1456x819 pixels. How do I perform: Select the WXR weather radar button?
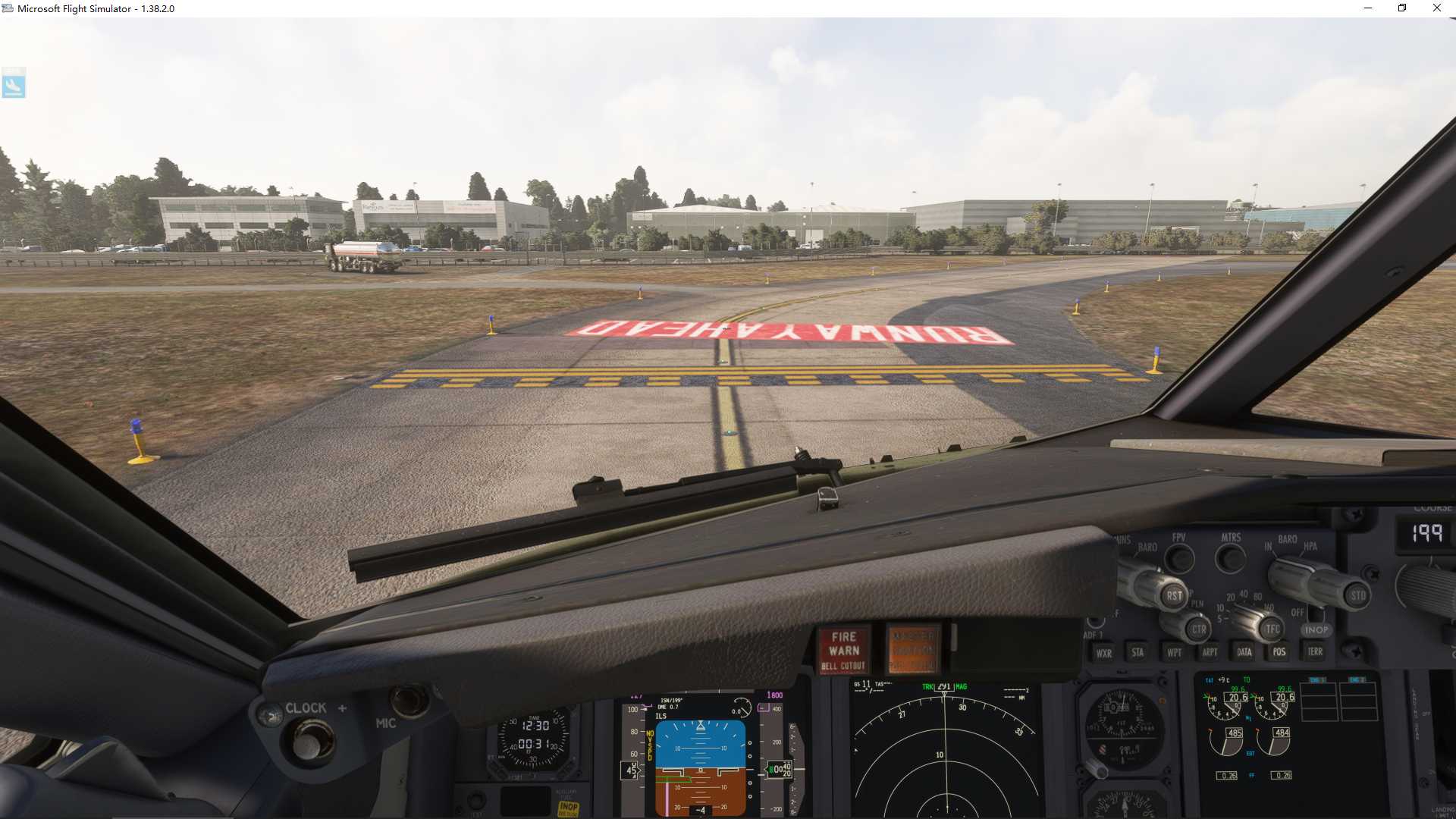coord(1105,653)
